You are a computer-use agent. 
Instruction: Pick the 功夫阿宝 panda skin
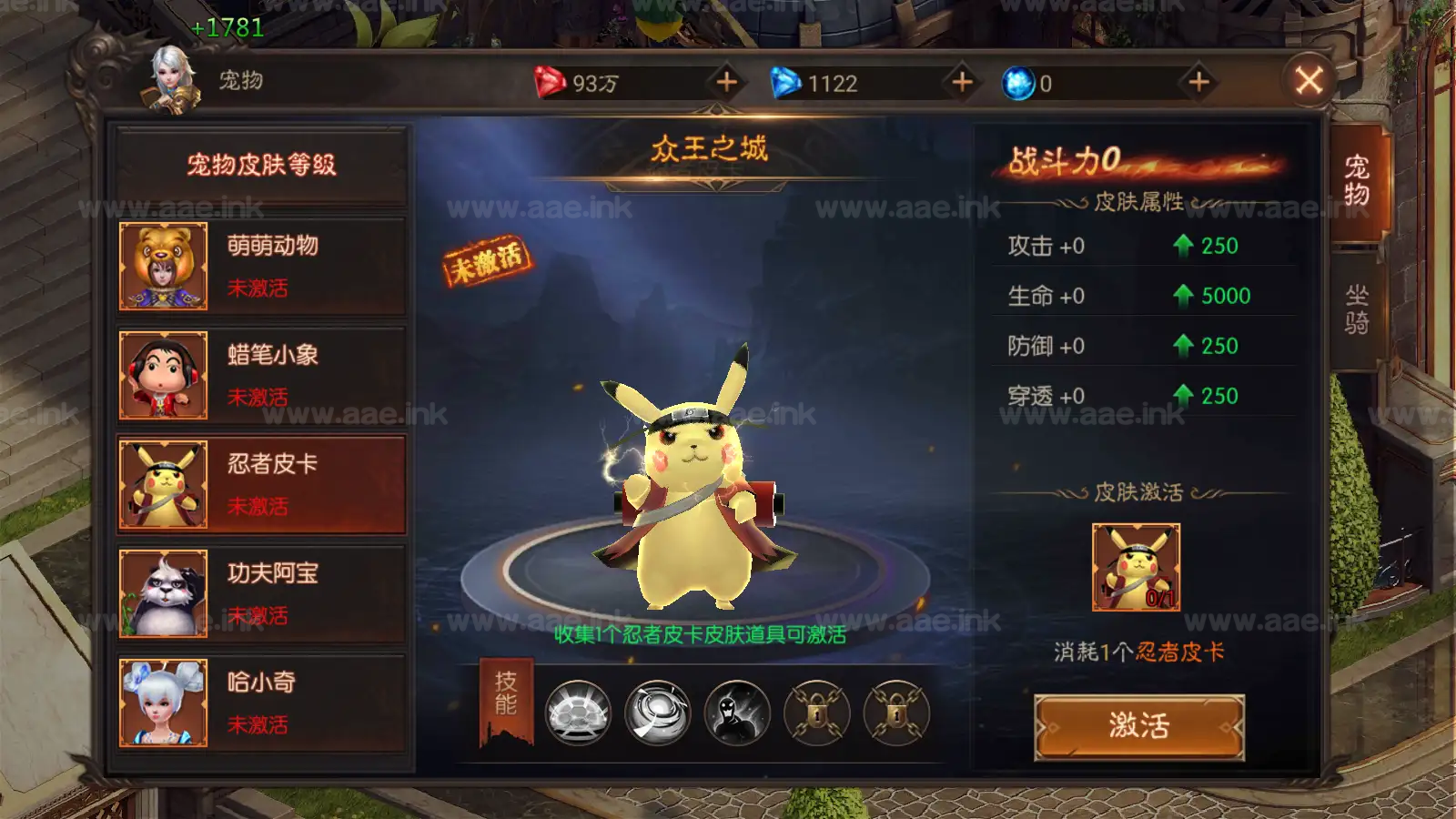pos(262,594)
